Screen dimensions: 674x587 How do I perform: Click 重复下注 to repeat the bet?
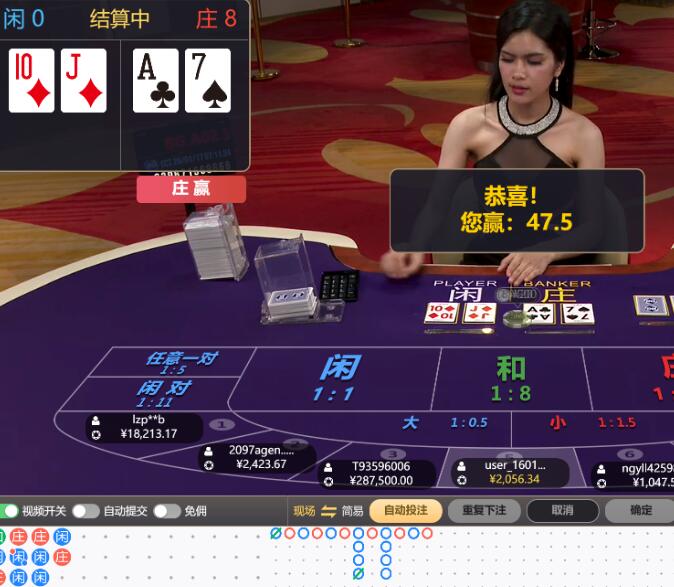click(x=484, y=510)
